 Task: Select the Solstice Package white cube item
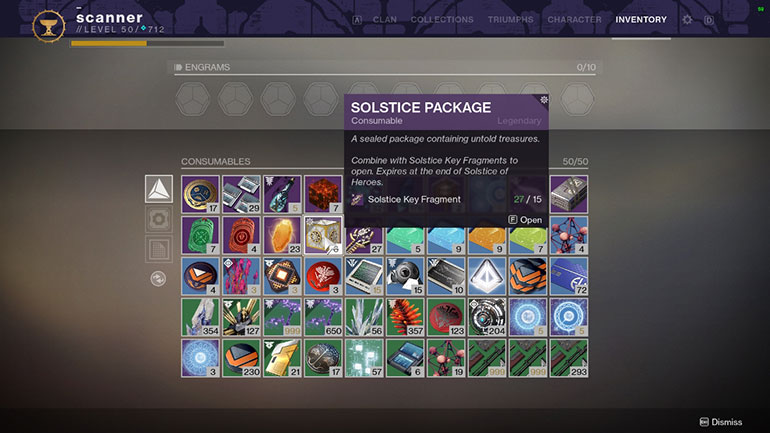tap(323, 235)
